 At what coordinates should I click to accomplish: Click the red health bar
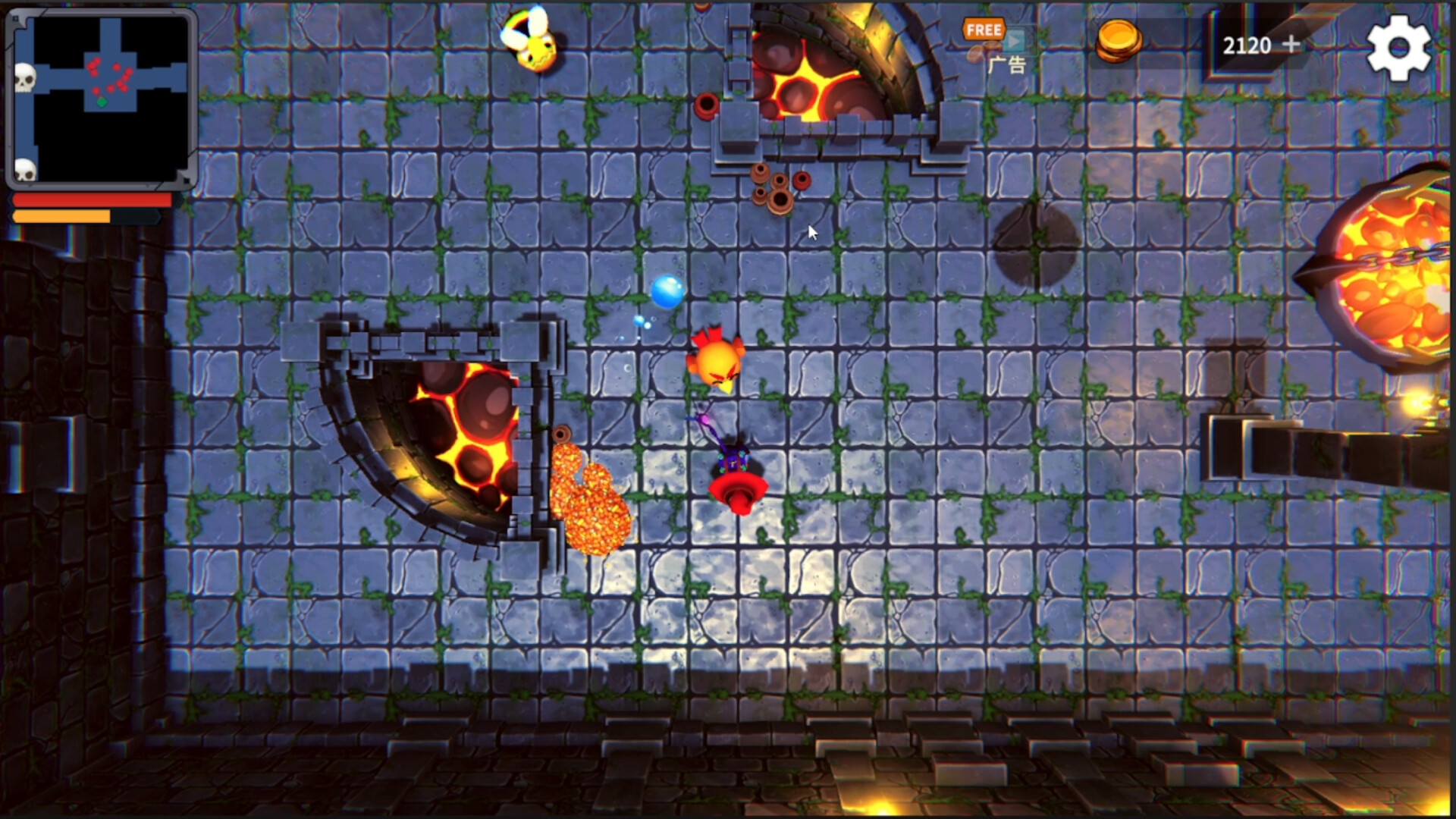(91, 199)
